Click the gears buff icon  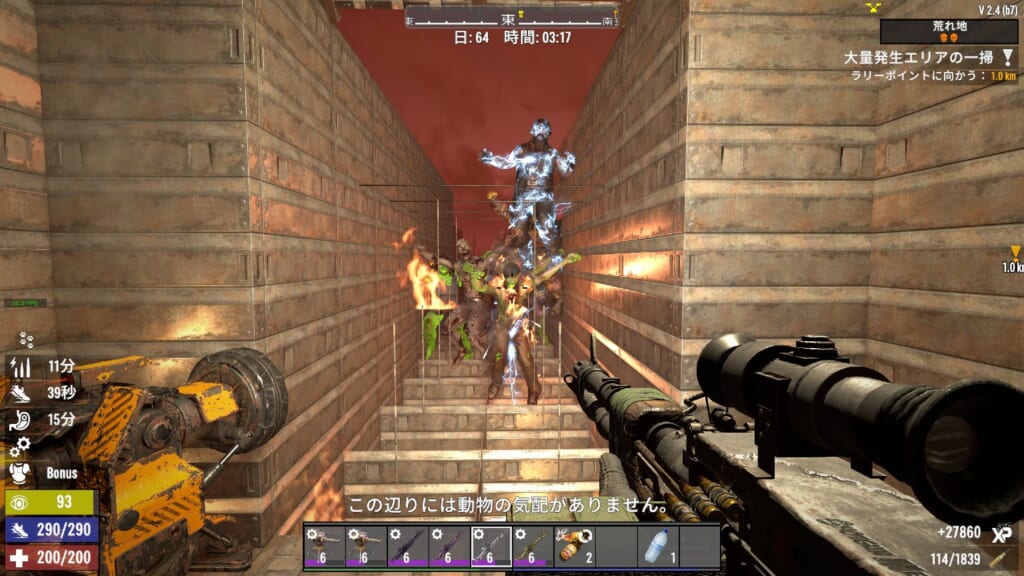point(22,445)
